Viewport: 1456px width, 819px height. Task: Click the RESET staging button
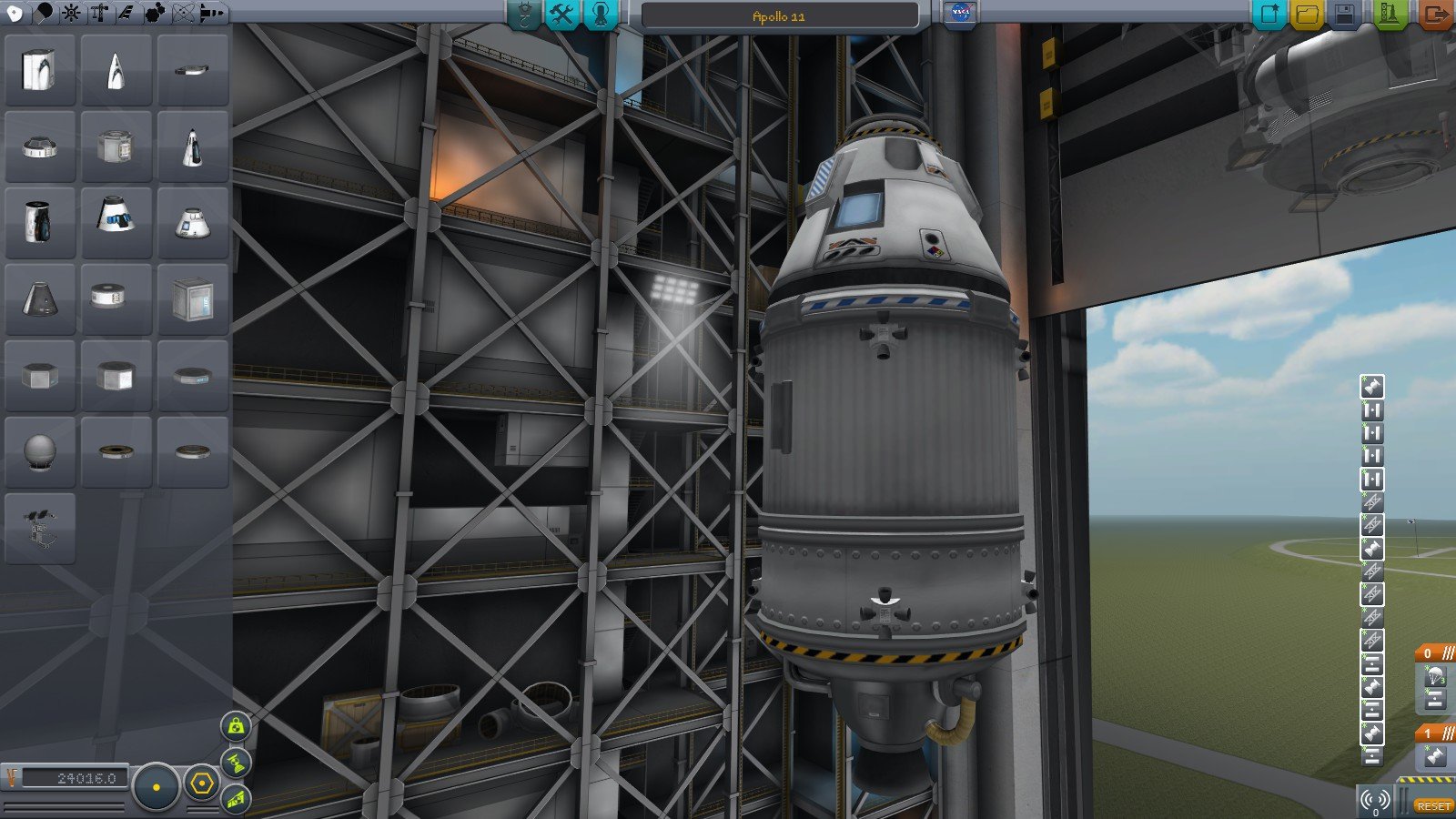[1432, 806]
